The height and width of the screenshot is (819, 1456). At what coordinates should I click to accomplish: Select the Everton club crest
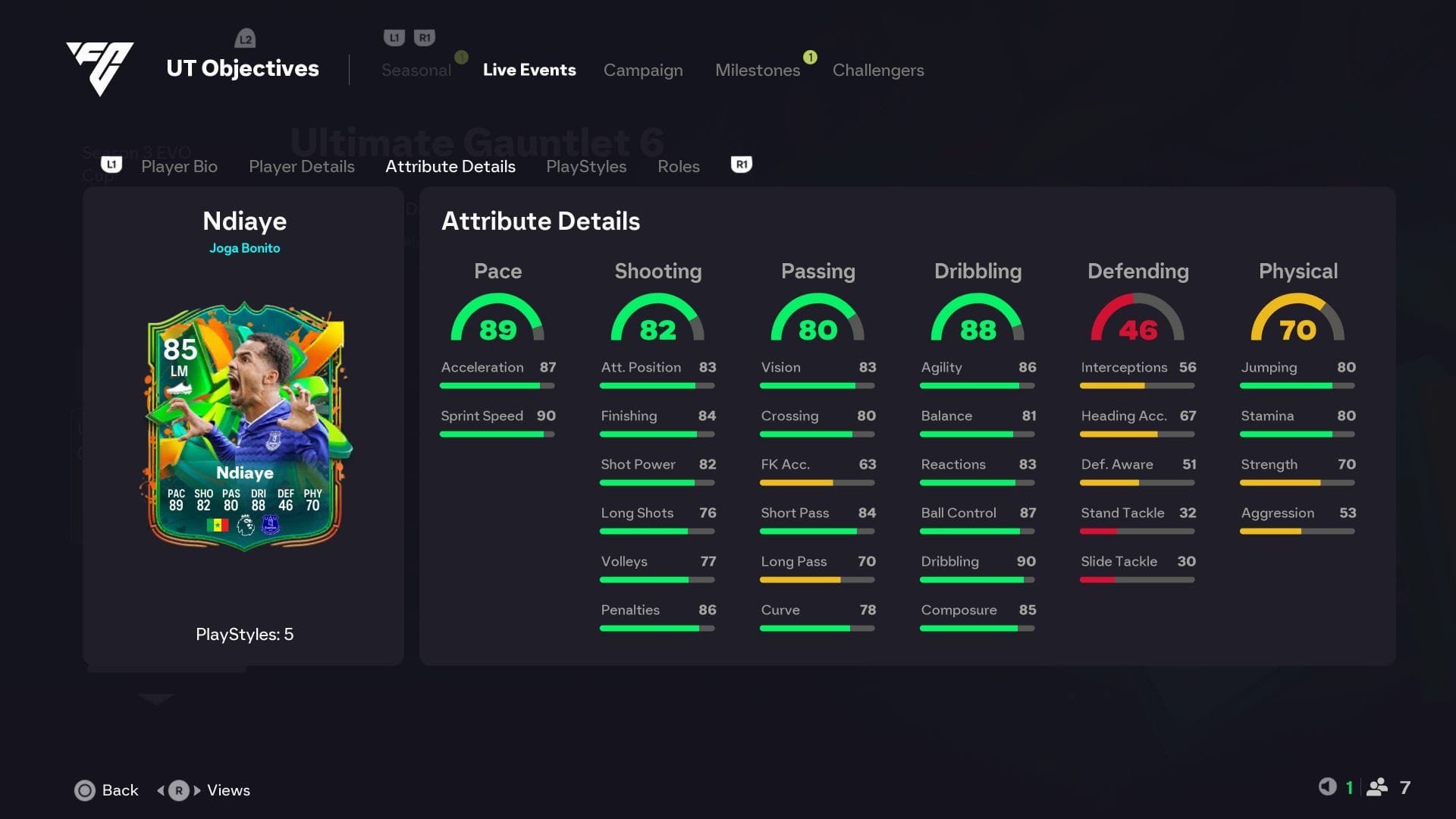tap(271, 526)
